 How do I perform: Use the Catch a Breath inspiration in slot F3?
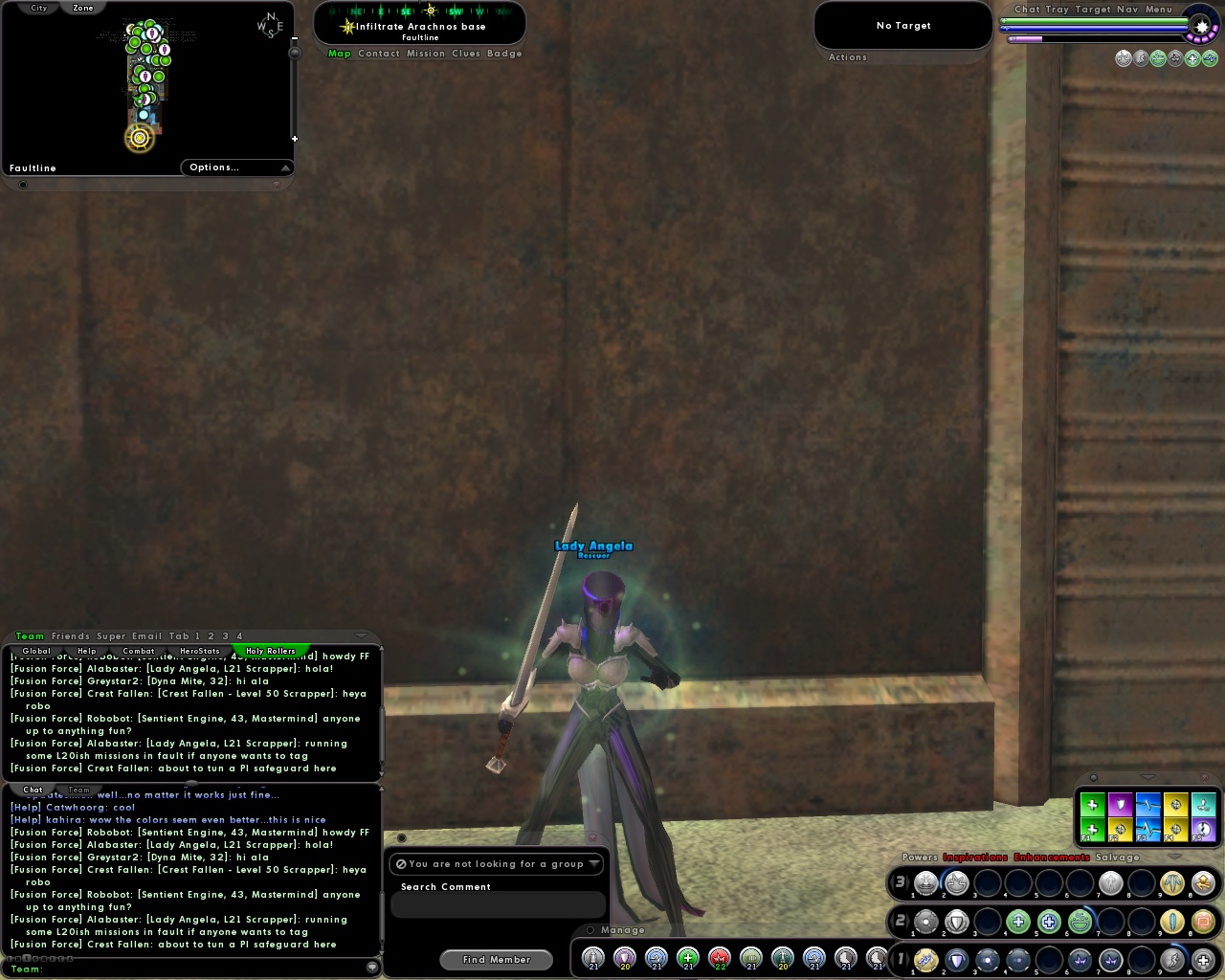click(1148, 829)
